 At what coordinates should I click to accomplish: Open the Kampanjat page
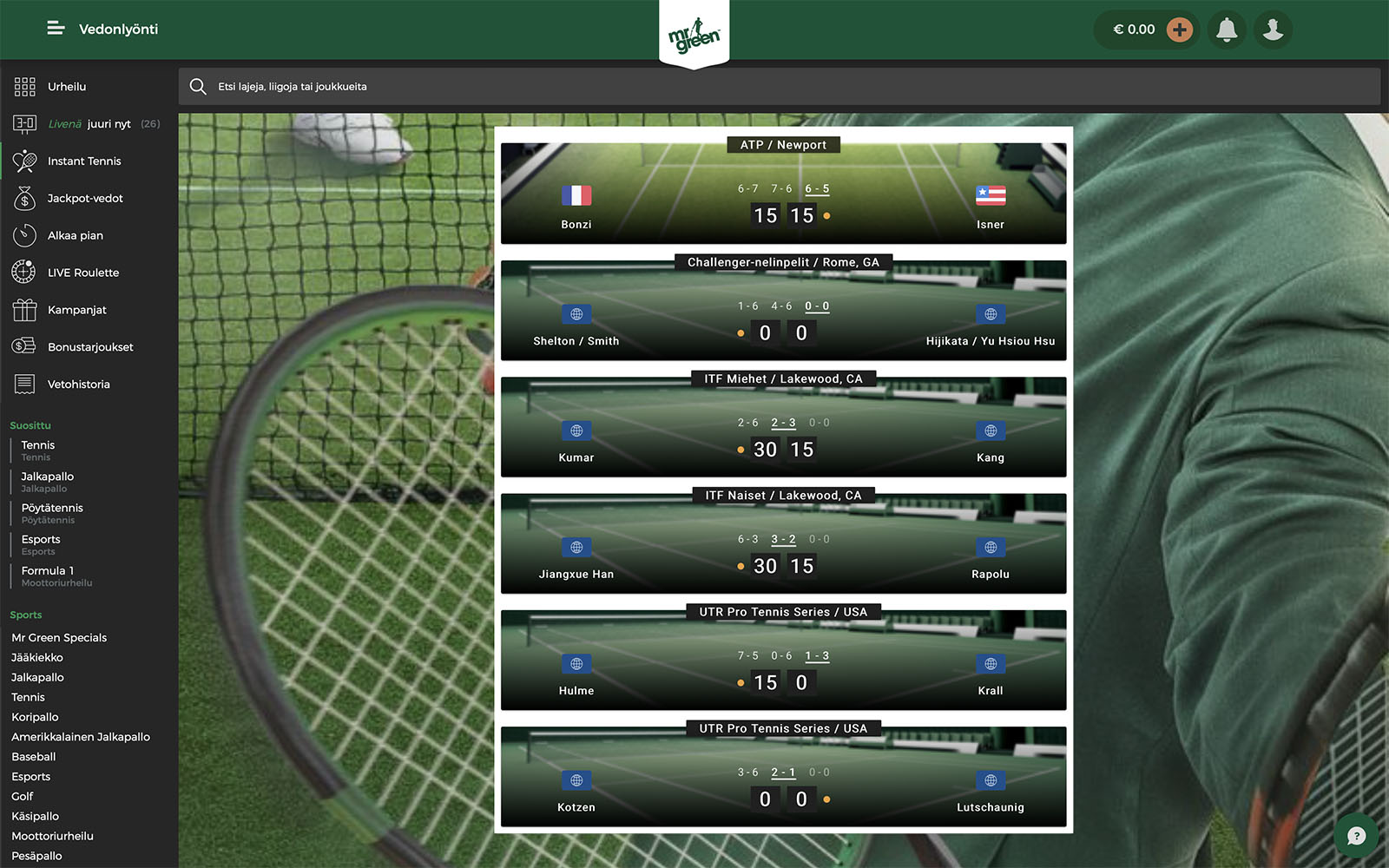coord(77,310)
